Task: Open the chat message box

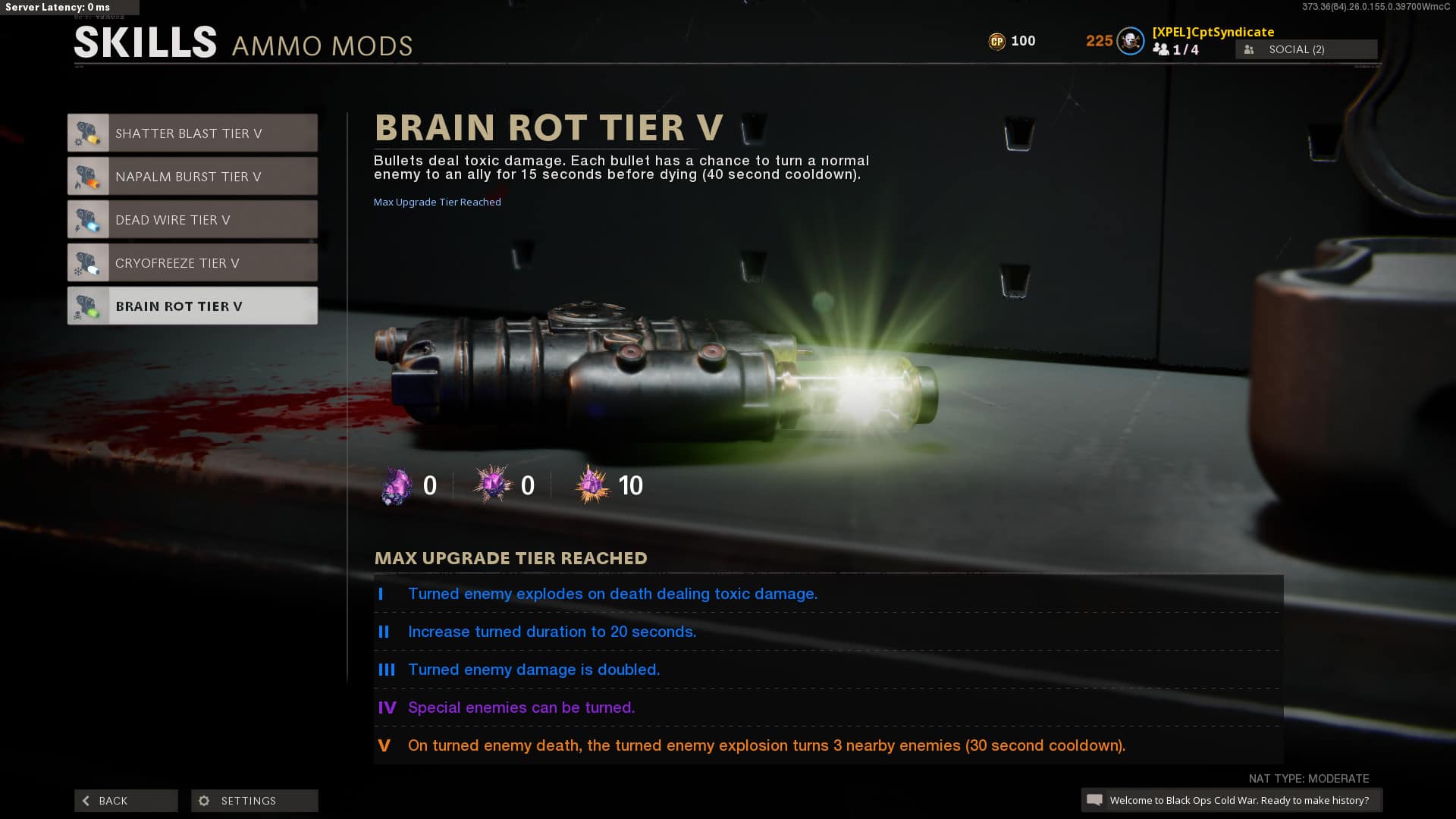Action: pyautogui.click(x=1231, y=800)
